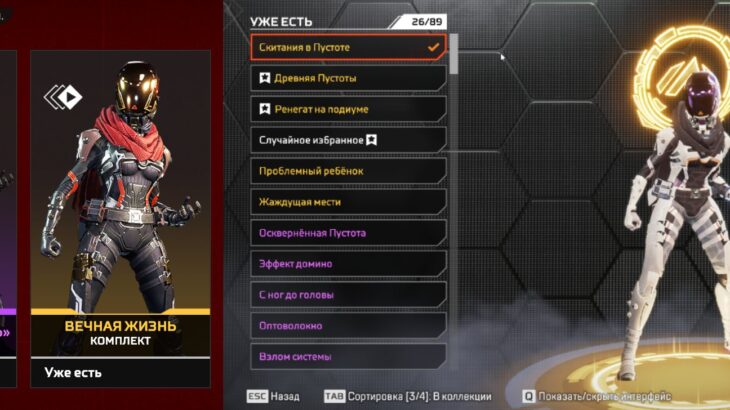The height and width of the screenshot is (410, 730).
Task: Choose the Эффект домино skin
Action: [348, 264]
